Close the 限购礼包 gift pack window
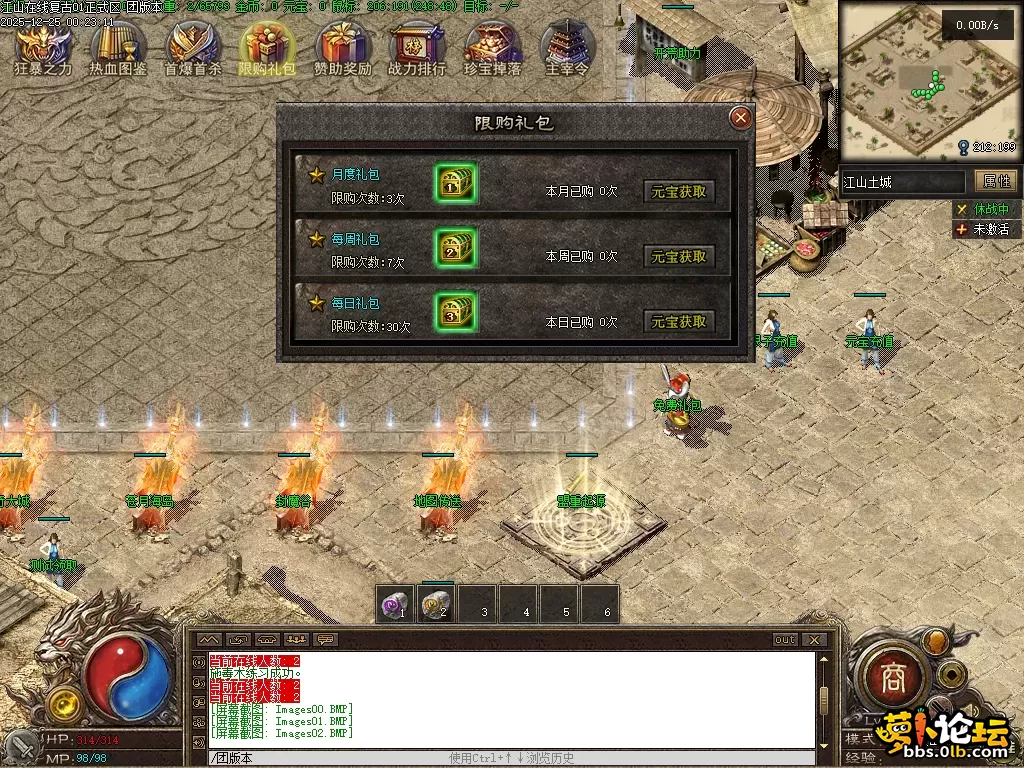This screenshot has width=1024, height=768. click(740, 118)
